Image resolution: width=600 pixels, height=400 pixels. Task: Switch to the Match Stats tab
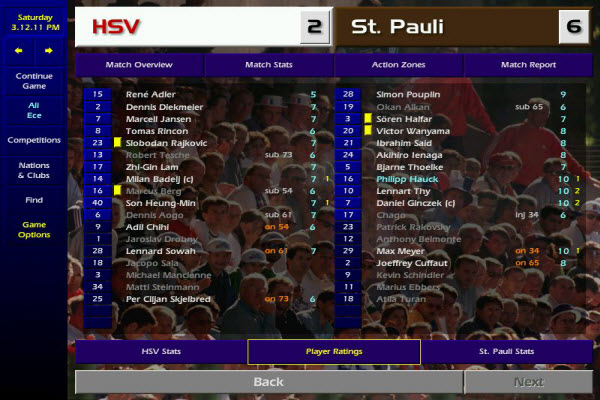(268, 65)
